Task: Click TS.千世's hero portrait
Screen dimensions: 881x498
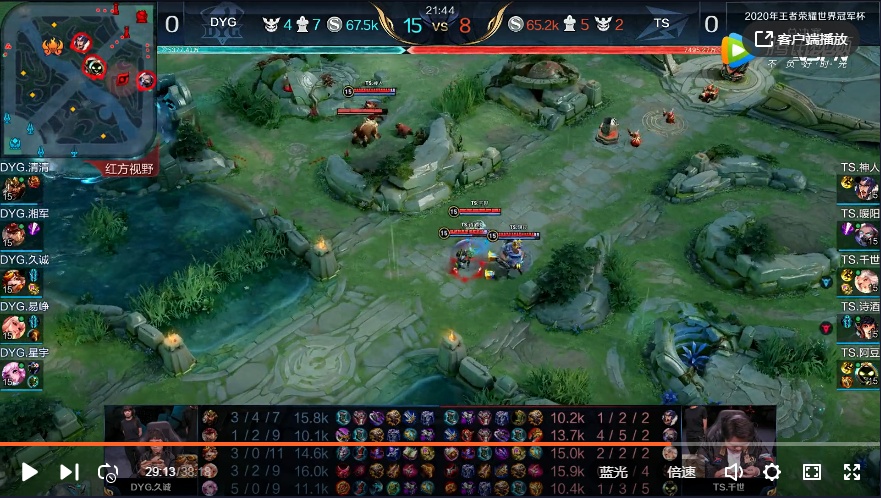Action: point(866,282)
